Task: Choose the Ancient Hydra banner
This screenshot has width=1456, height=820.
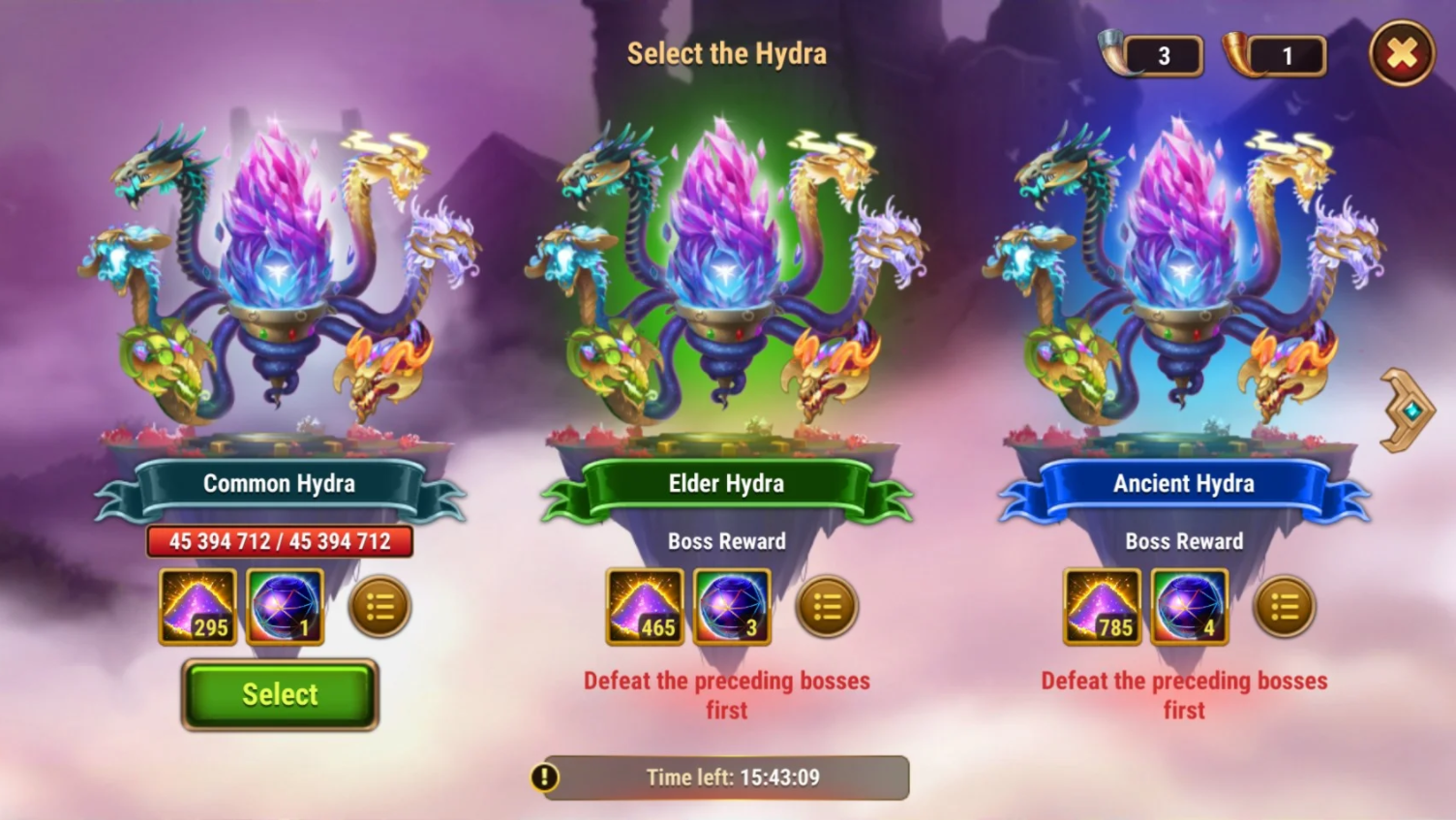Action: [x=1183, y=483]
